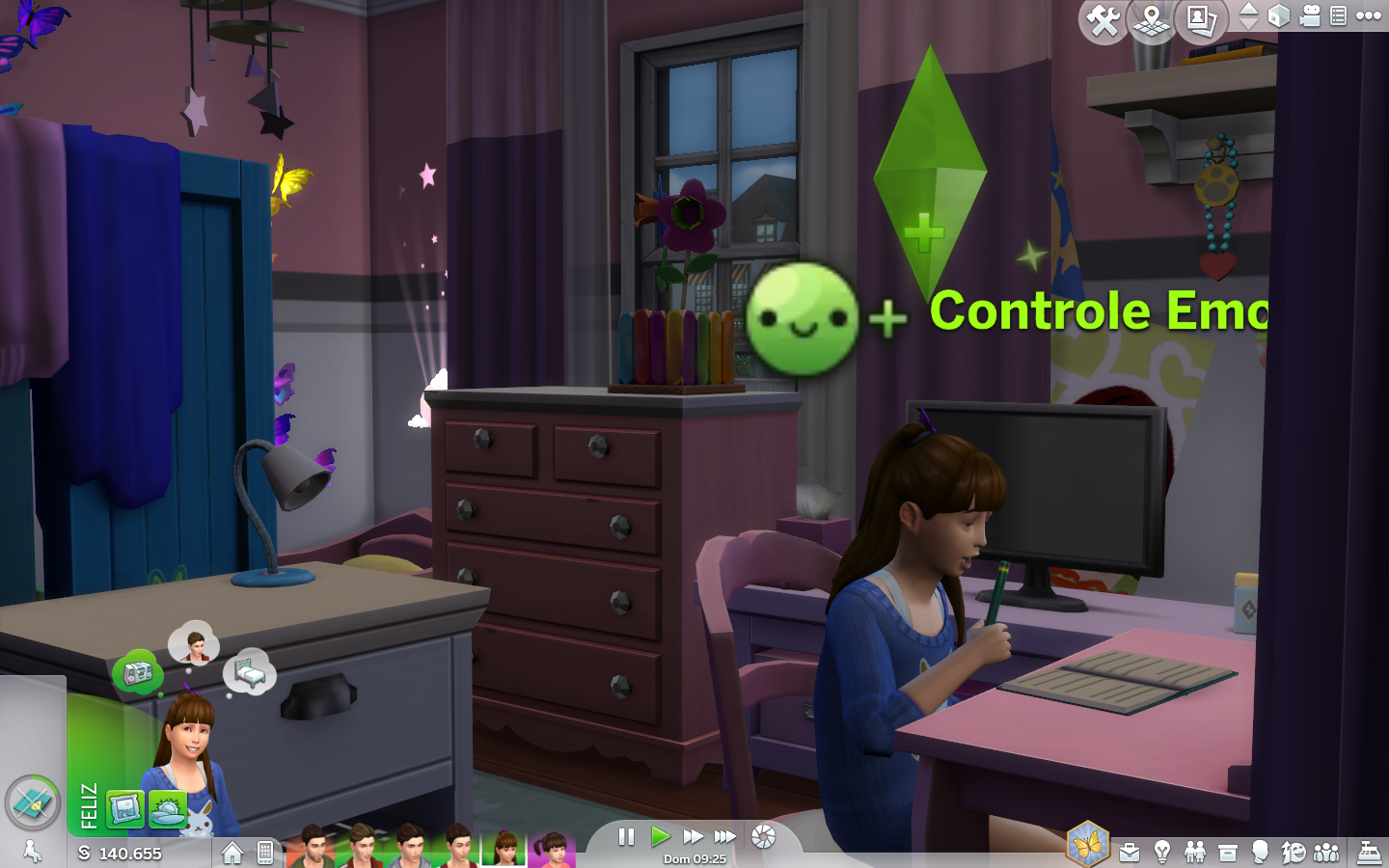Set game speed to ultra fast
The height and width of the screenshot is (868, 1389).
[724, 836]
